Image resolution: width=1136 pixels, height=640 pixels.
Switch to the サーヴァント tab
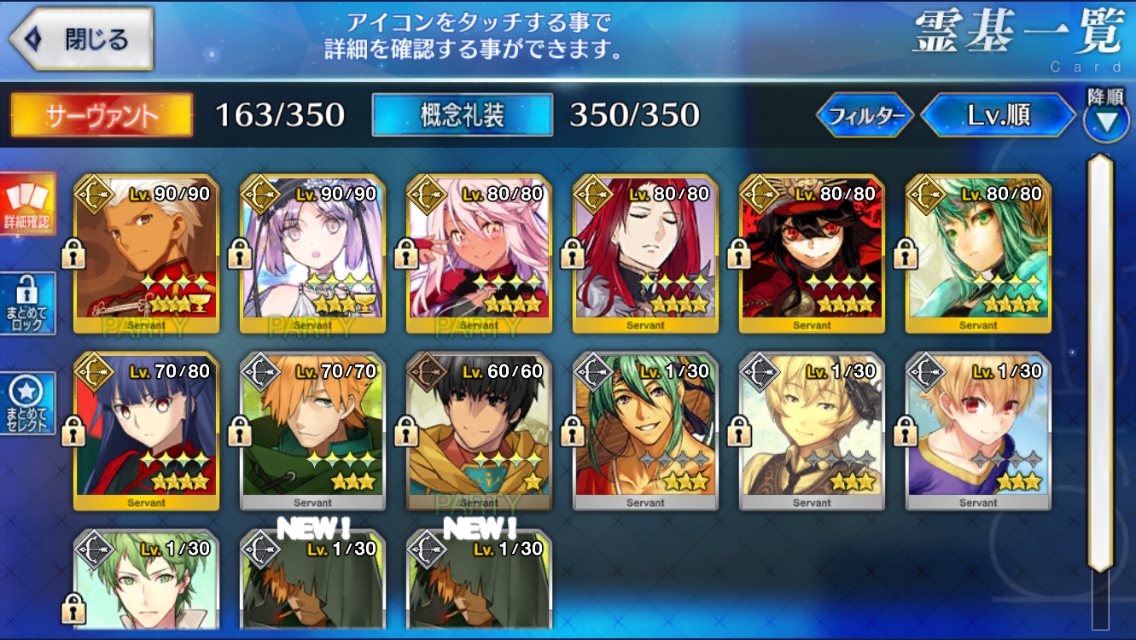pos(101,115)
